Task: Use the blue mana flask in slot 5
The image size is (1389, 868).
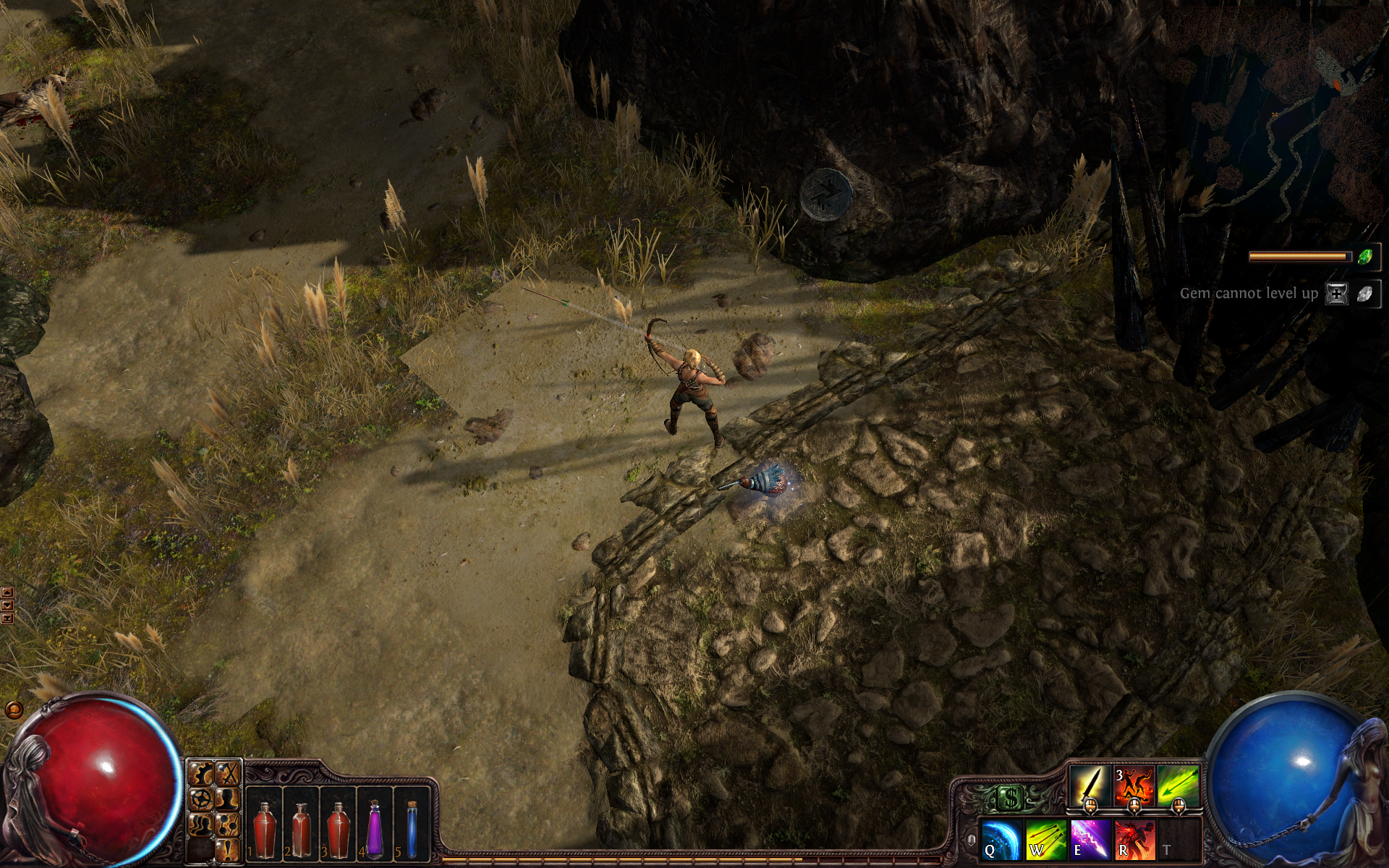Action: (412, 828)
